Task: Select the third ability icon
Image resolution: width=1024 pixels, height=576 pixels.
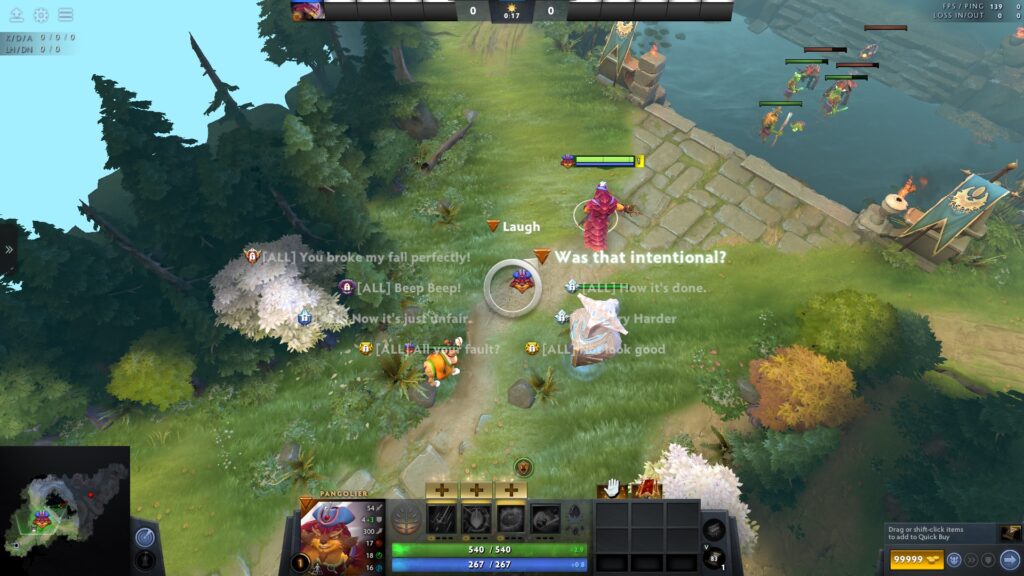Action: pyautogui.click(x=510, y=518)
